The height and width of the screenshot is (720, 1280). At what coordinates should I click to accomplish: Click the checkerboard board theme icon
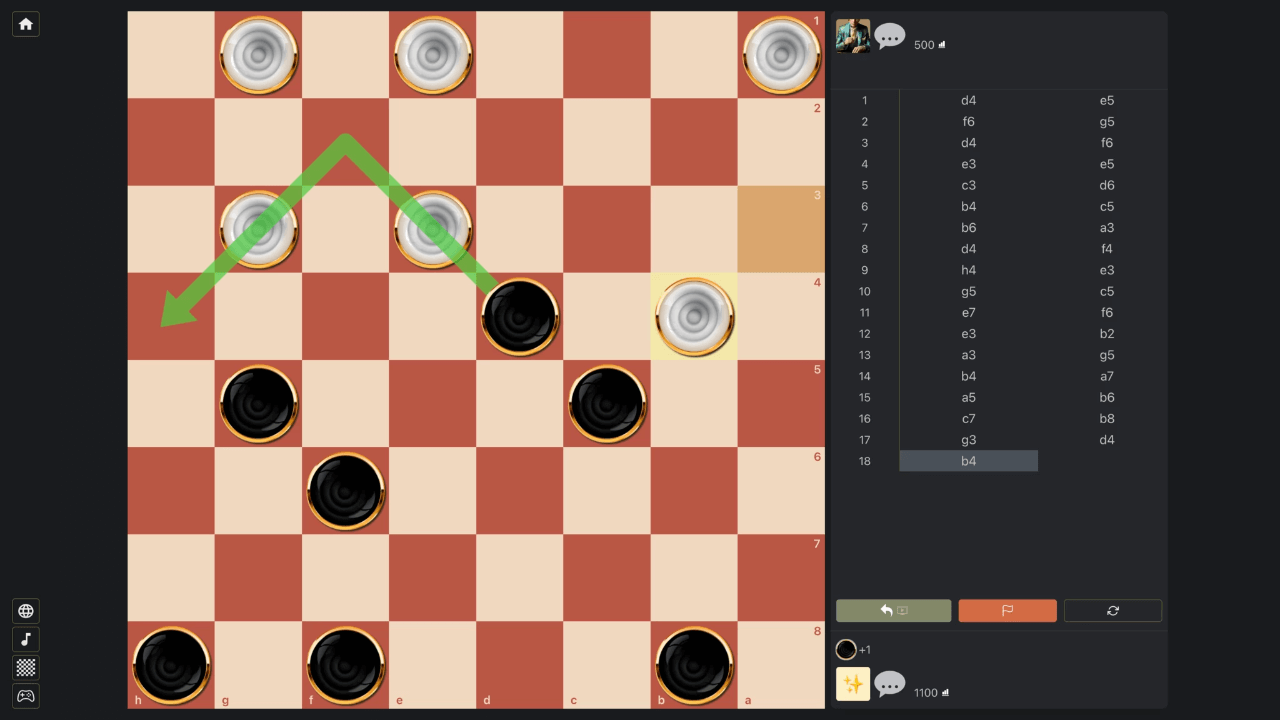[x=25, y=667]
